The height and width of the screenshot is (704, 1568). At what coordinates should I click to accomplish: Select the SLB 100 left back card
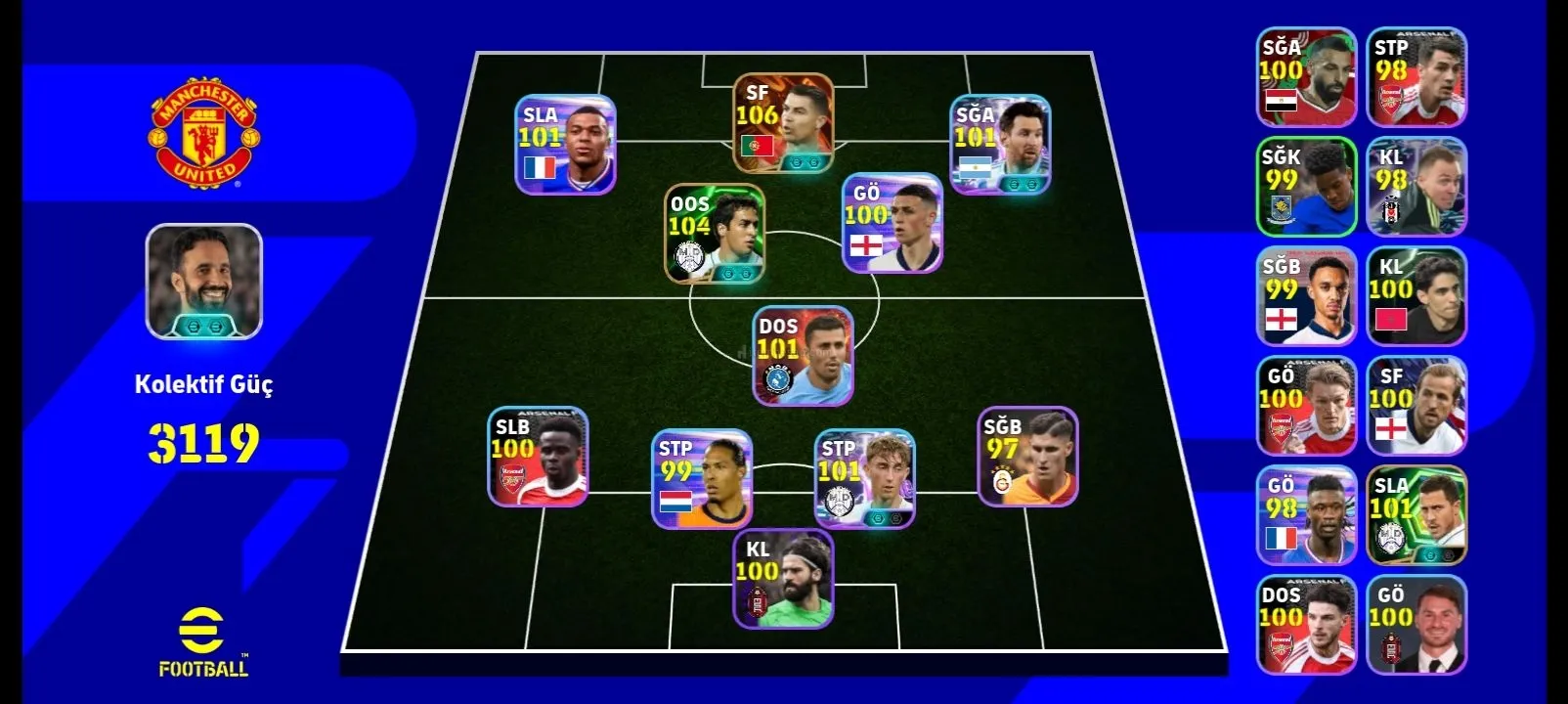coord(538,457)
